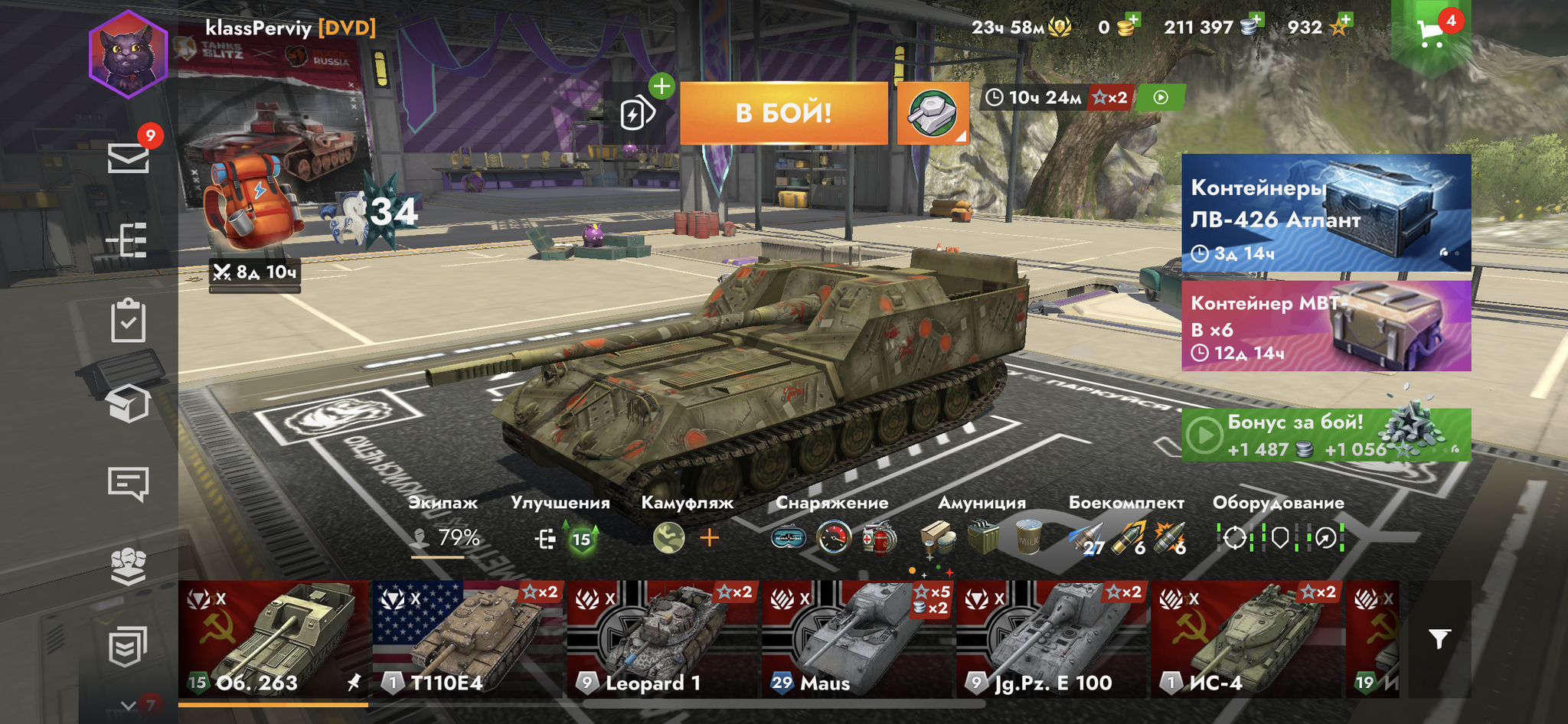
Task: Claim the Бонус за бой! reward
Action: point(1325,435)
